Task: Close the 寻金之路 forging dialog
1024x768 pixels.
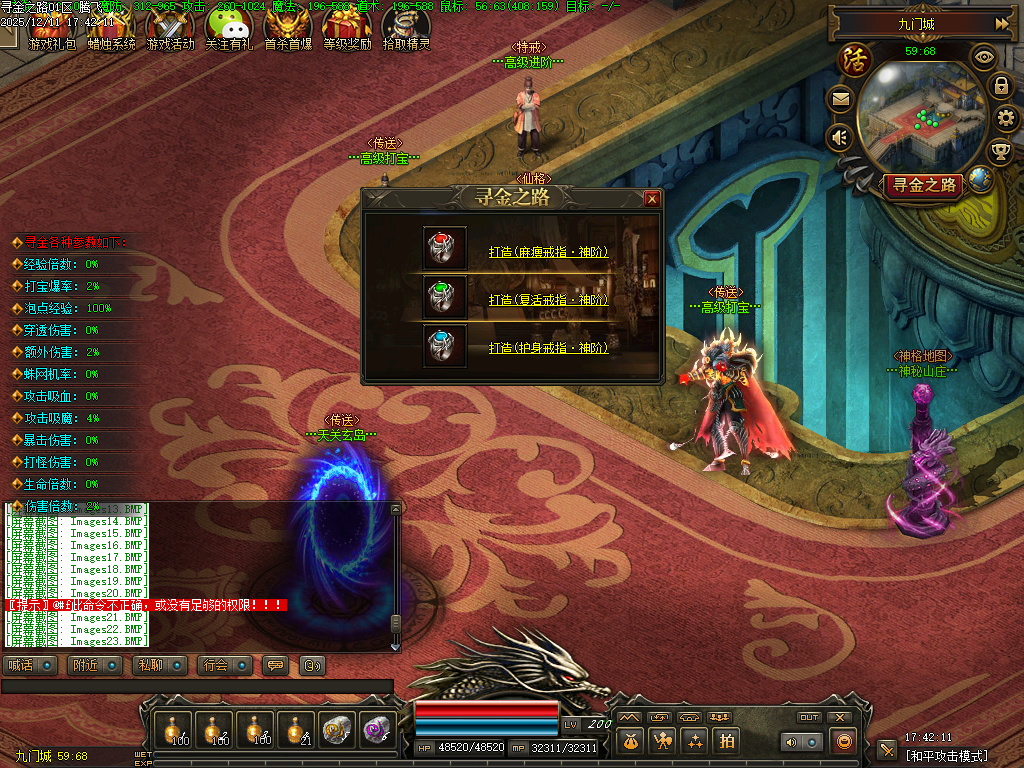Action: coord(652,199)
